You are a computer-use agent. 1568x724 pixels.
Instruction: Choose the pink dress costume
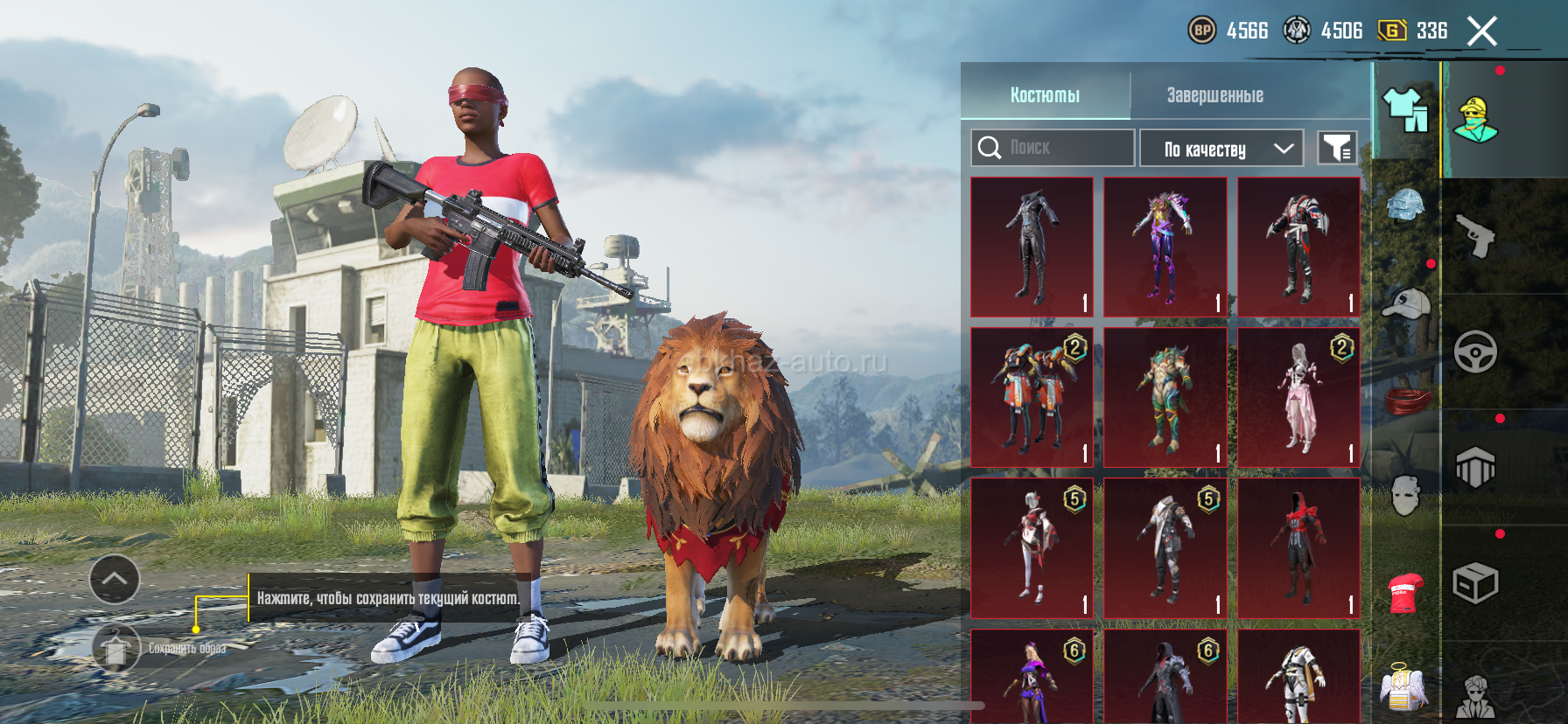point(1298,398)
